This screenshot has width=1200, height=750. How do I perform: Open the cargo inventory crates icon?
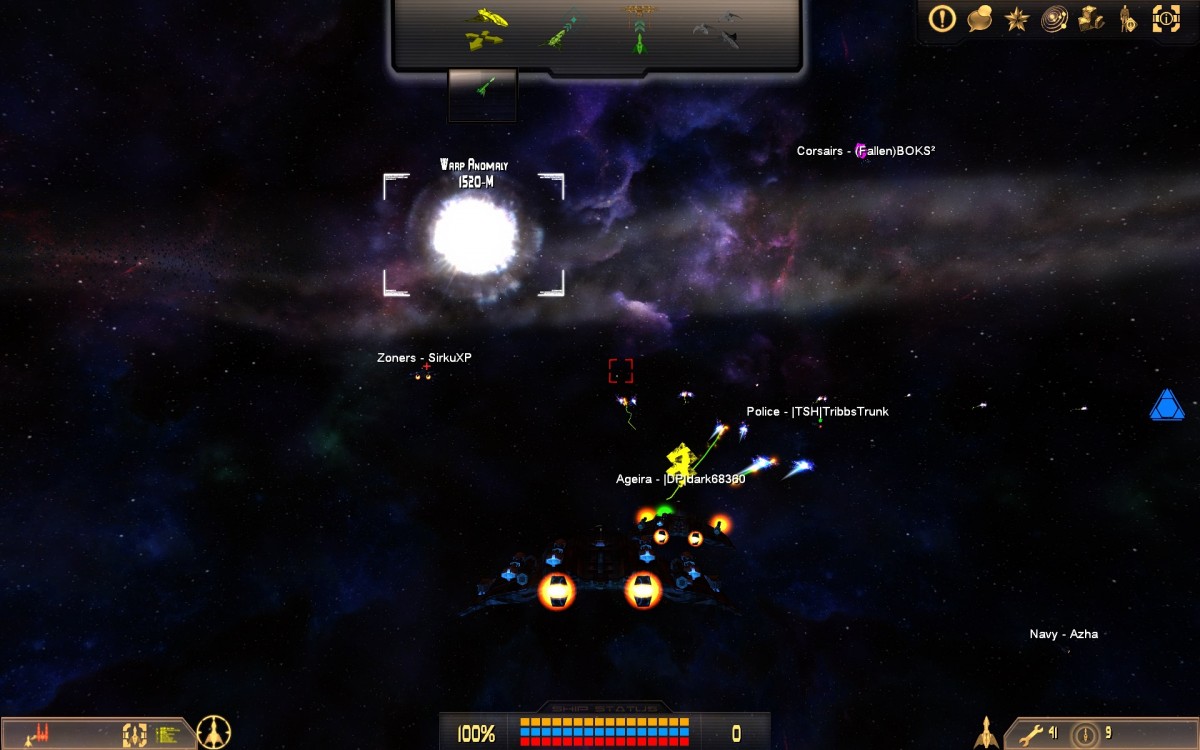1090,18
